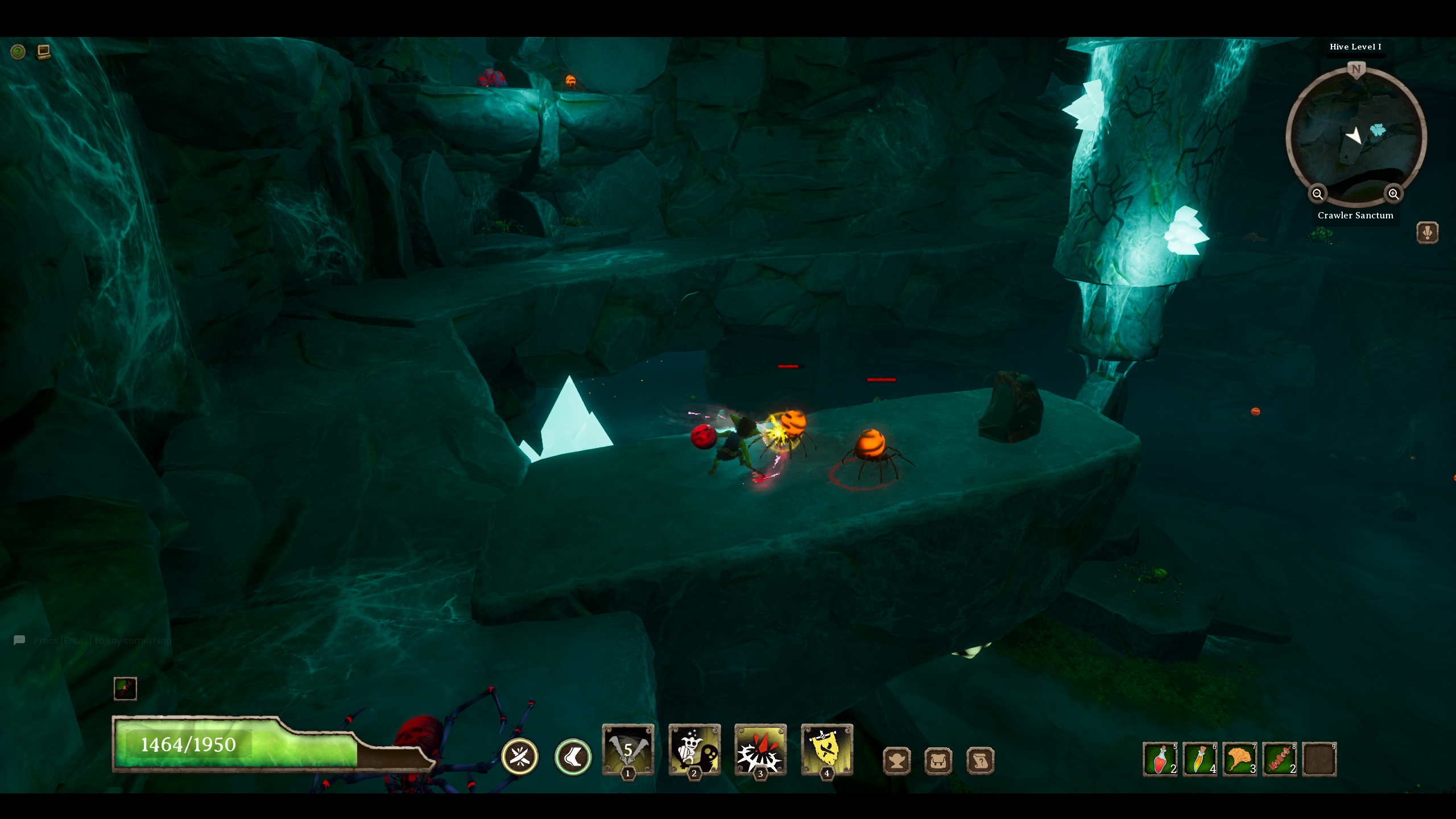Toggle the boot movement mode button

[x=573, y=757]
